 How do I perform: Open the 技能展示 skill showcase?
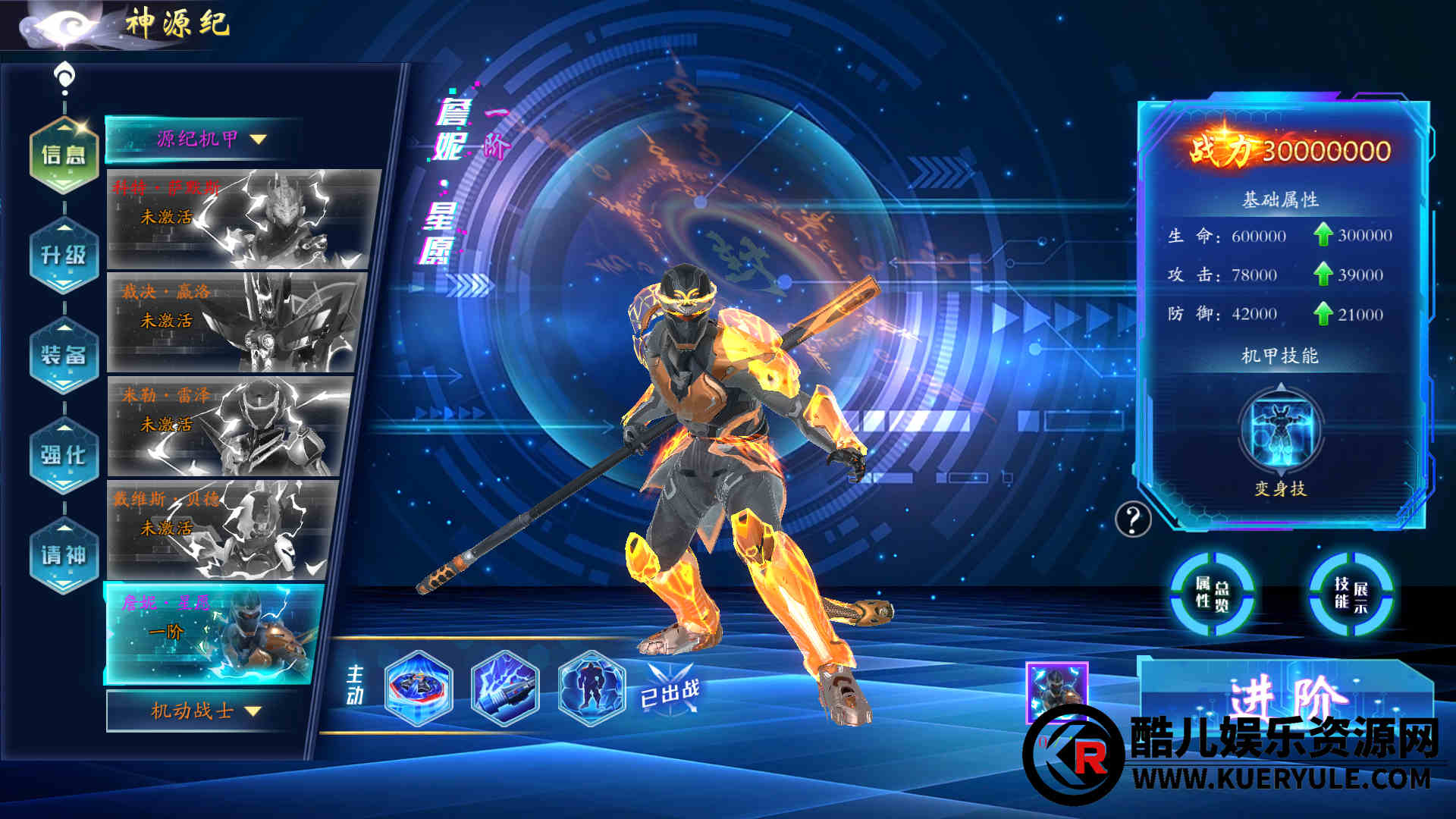1351,594
